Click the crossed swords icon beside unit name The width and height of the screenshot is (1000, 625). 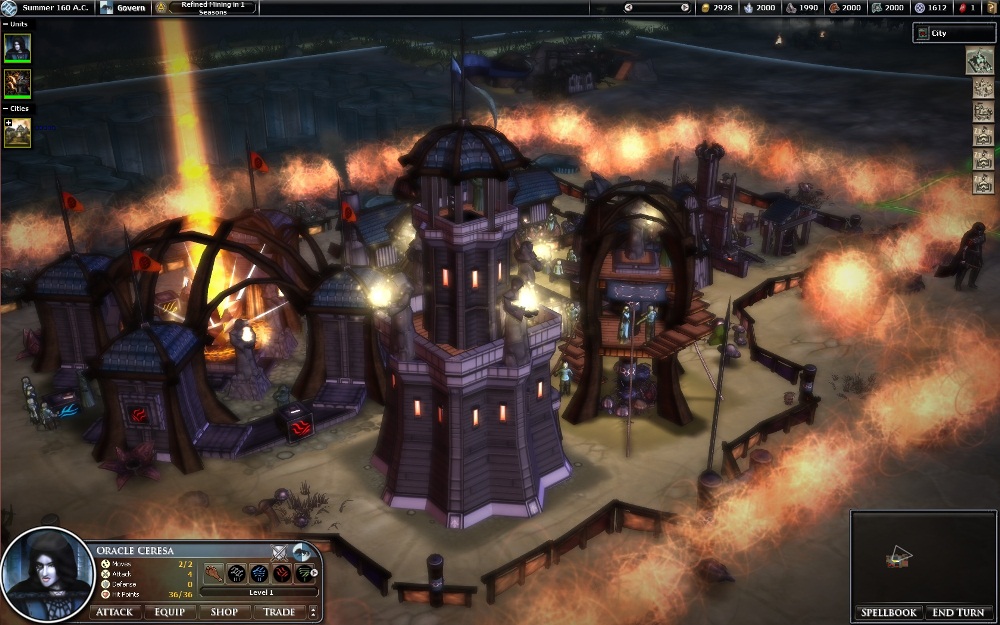[280, 550]
